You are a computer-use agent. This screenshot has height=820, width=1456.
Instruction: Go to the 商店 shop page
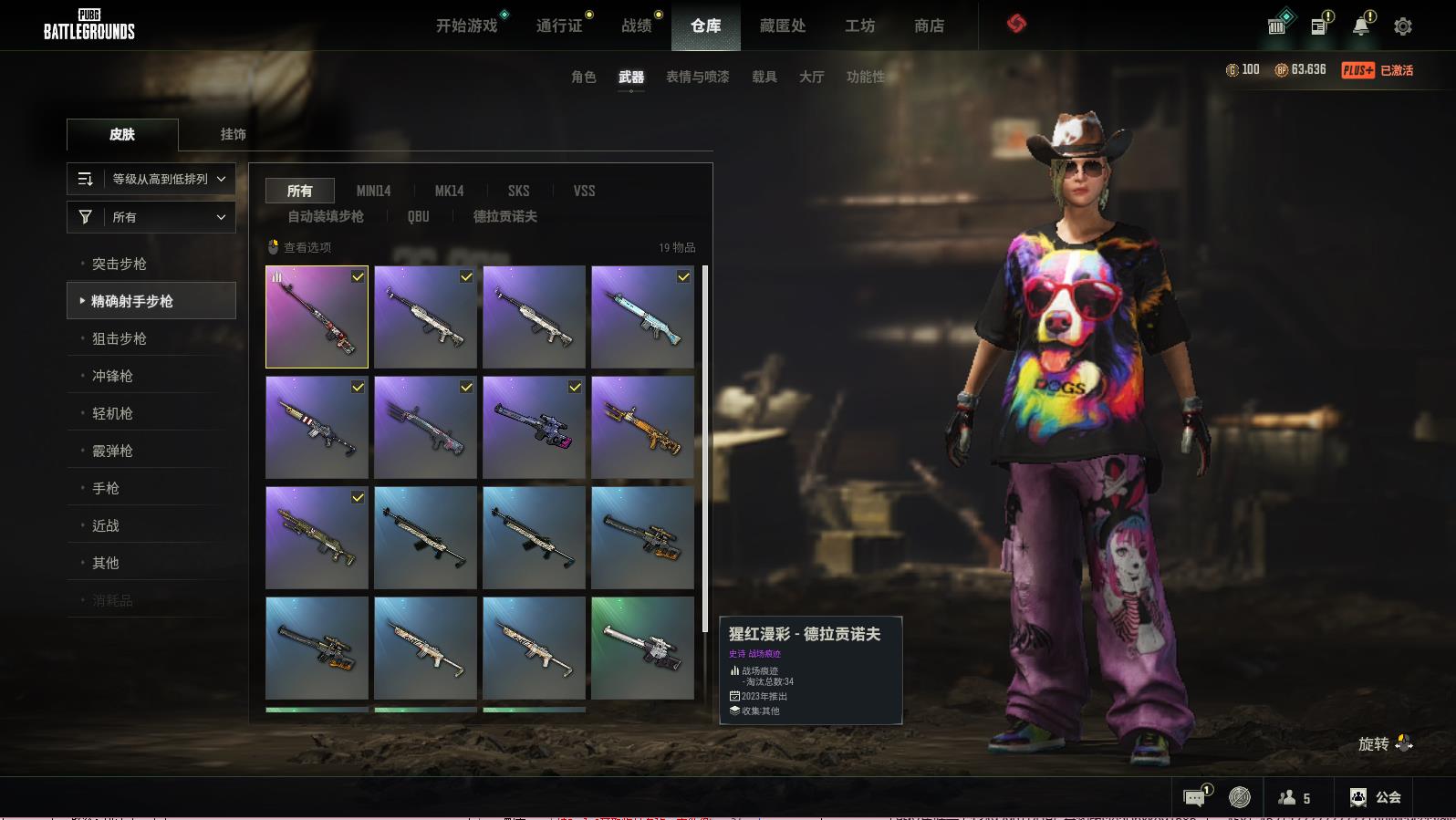tap(929, 26)
